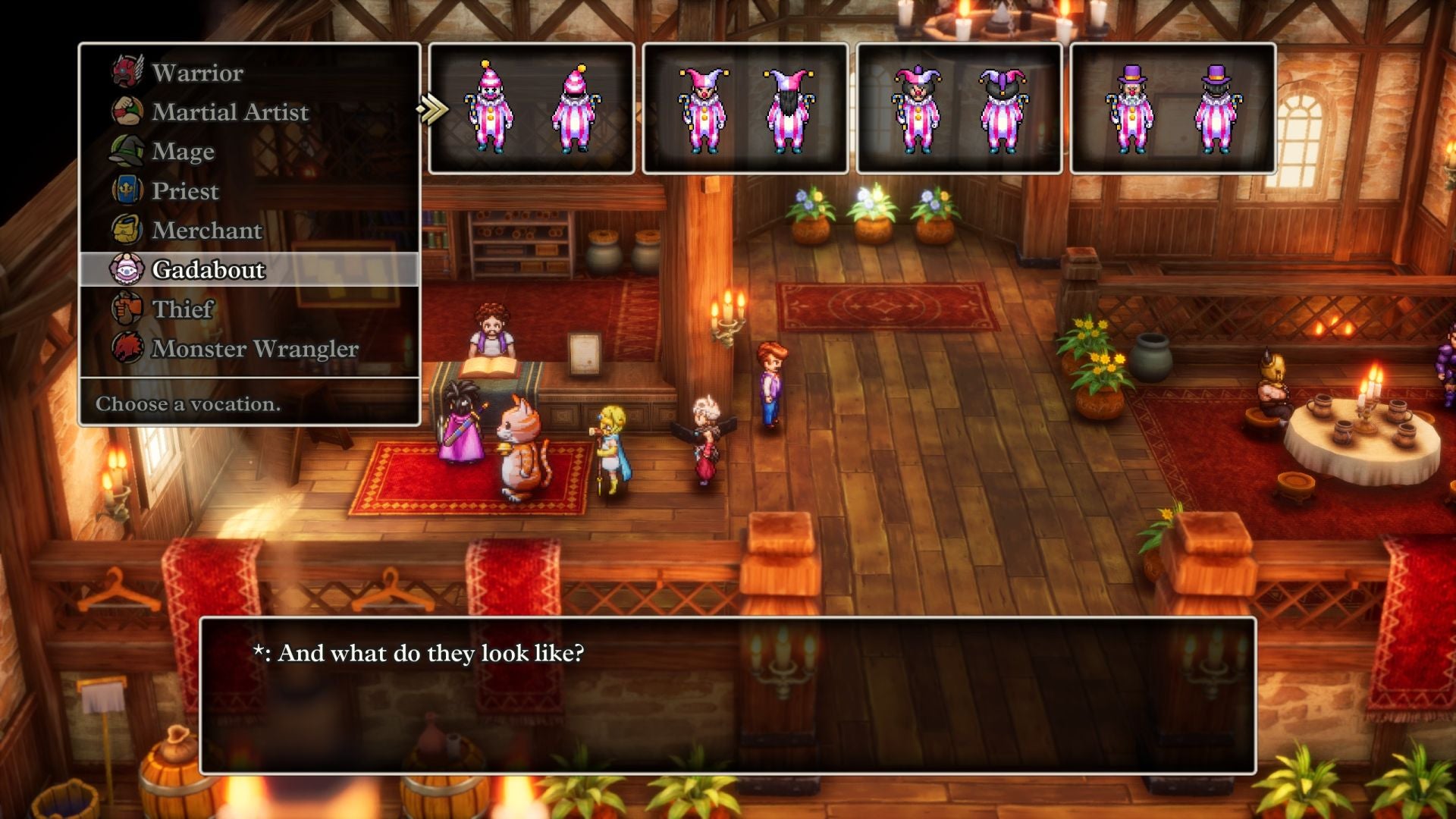Click the dialogue asking what they look like
1456x819 pixels.
point(419,650)
